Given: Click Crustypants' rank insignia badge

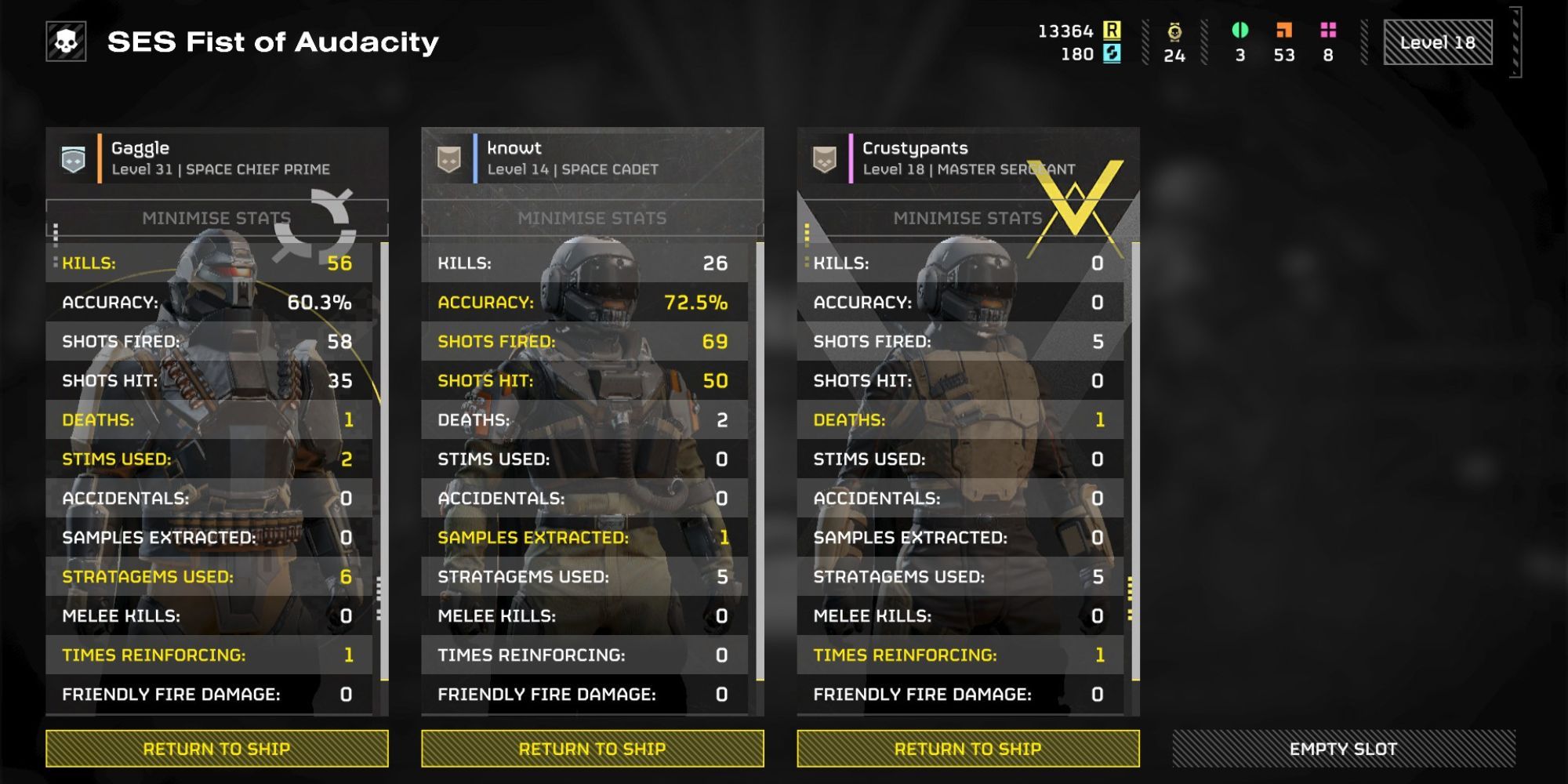Looking at the screenshot, I should tap(823, 156).
